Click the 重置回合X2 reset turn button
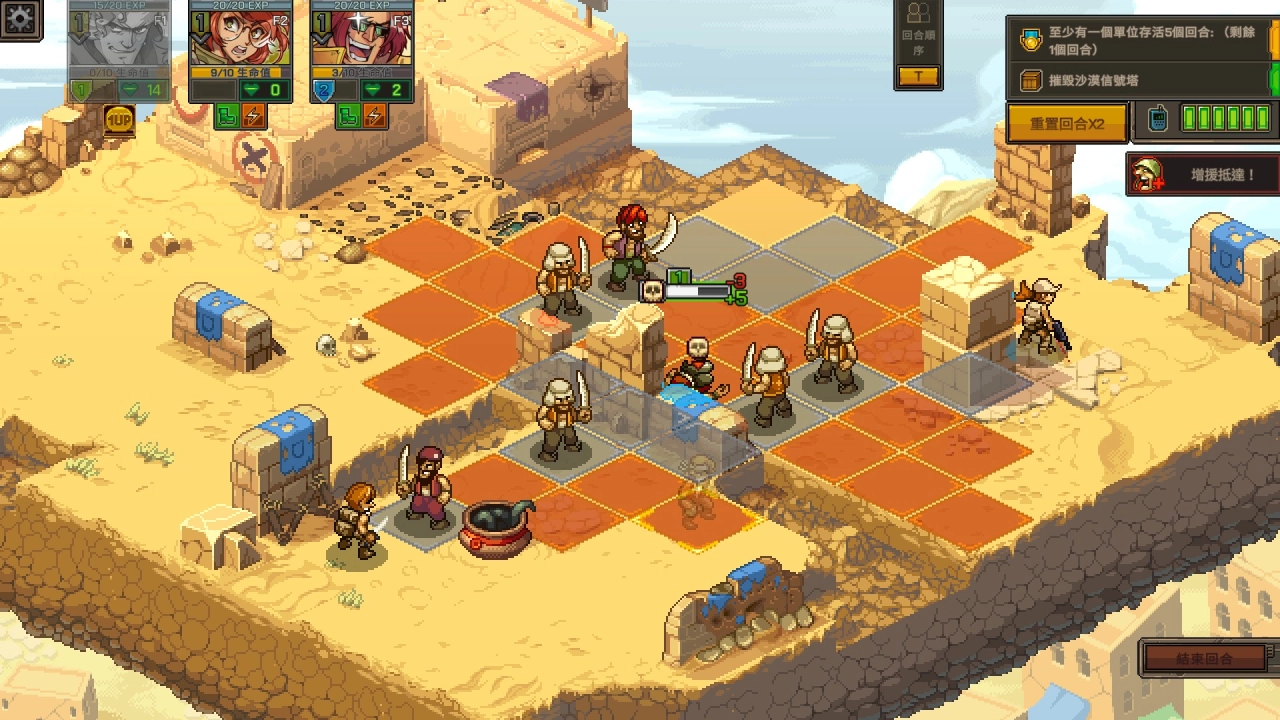Image resolution: width=1280 pixels, height=720 pixels. (1067, 124)
